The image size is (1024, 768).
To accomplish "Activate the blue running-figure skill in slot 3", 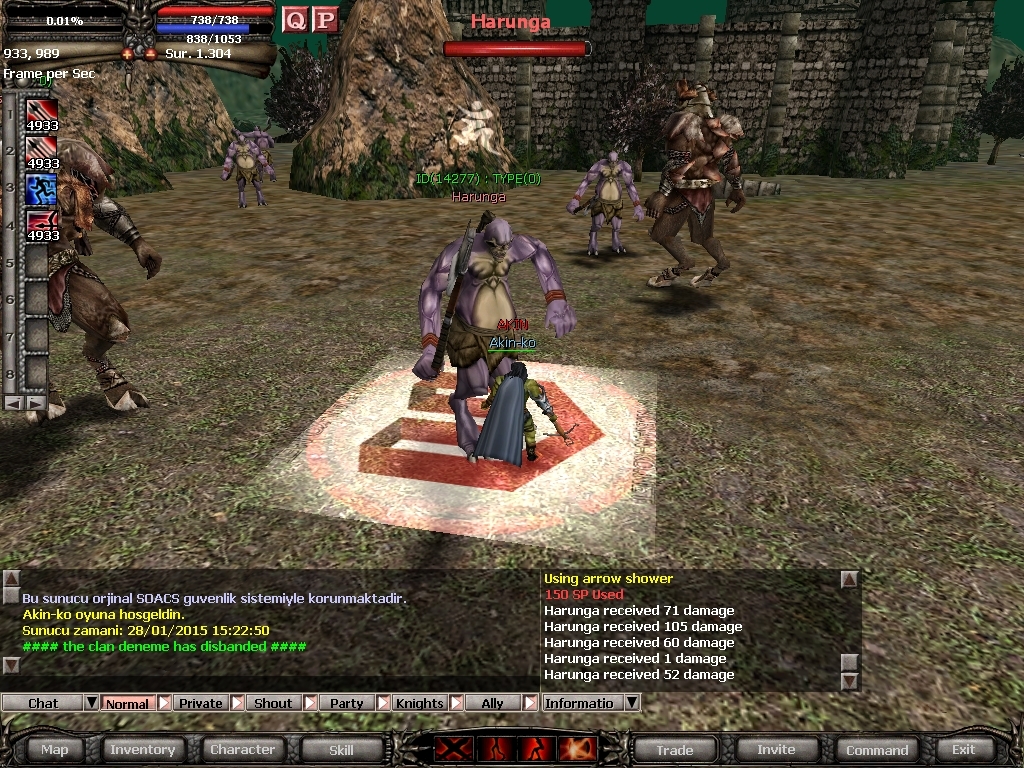I will 41,188.
